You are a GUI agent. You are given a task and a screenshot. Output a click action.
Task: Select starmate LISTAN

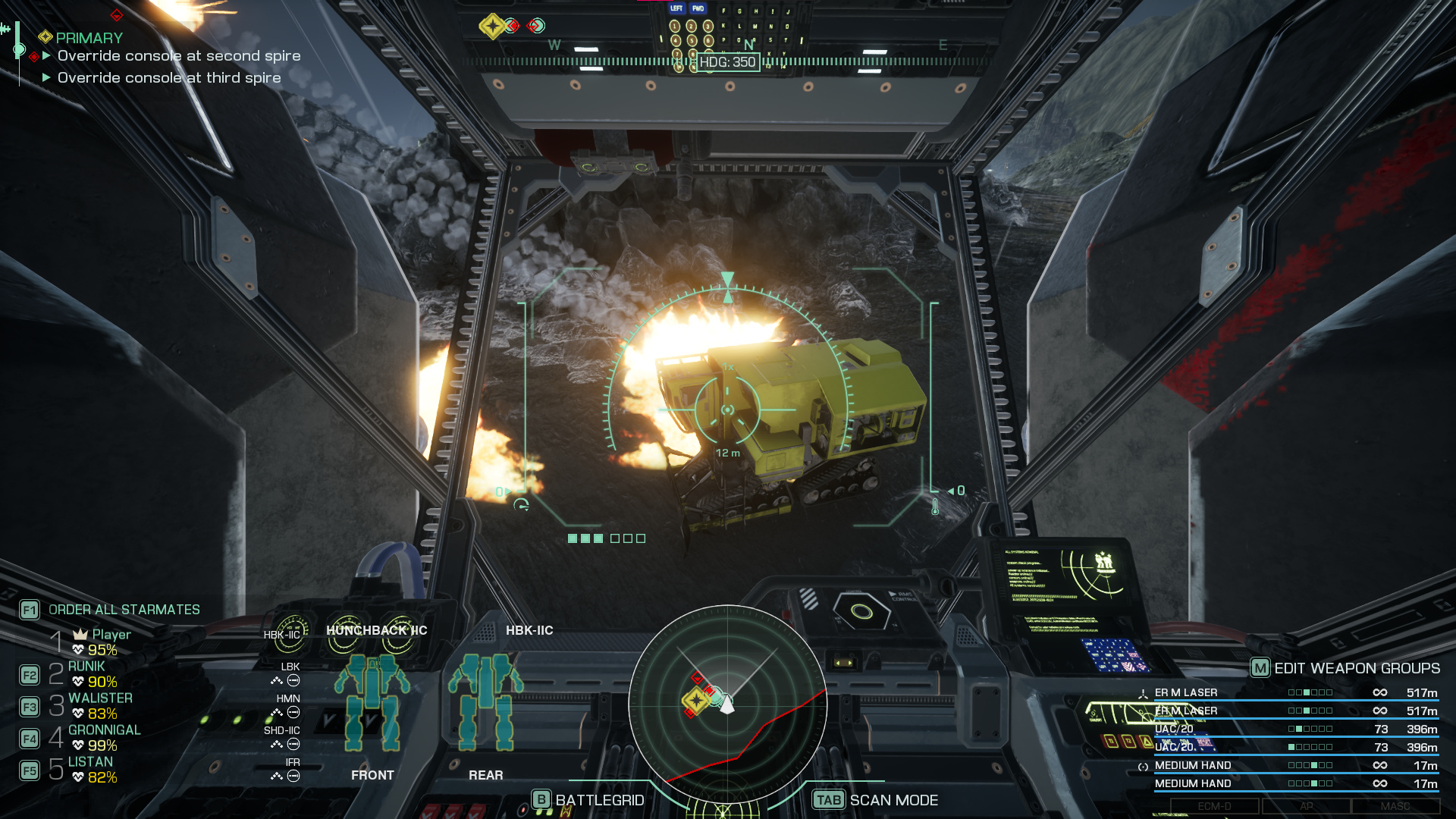(90, 762)
